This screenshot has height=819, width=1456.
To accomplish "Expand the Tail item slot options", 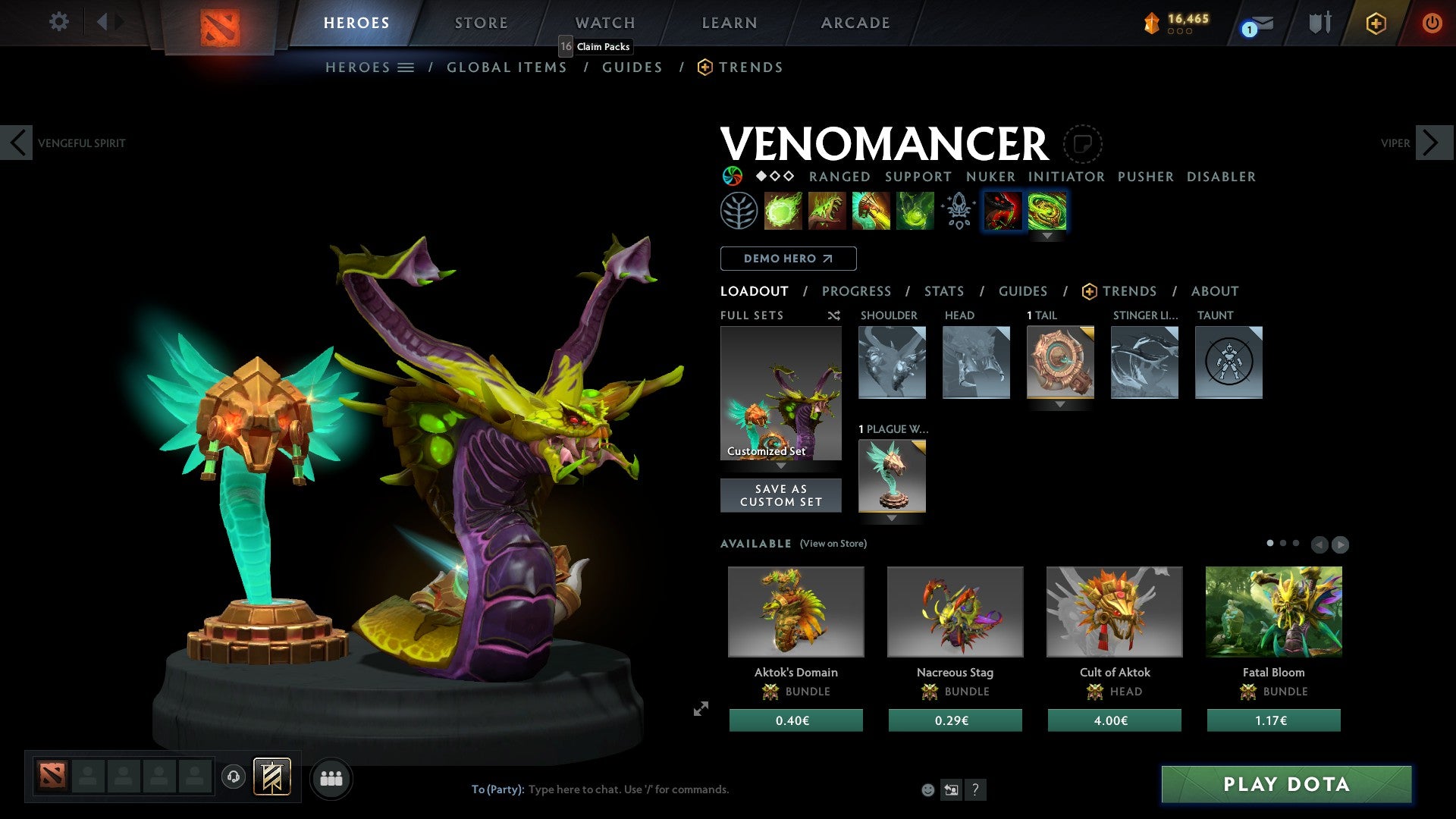I will [1060, 404].
